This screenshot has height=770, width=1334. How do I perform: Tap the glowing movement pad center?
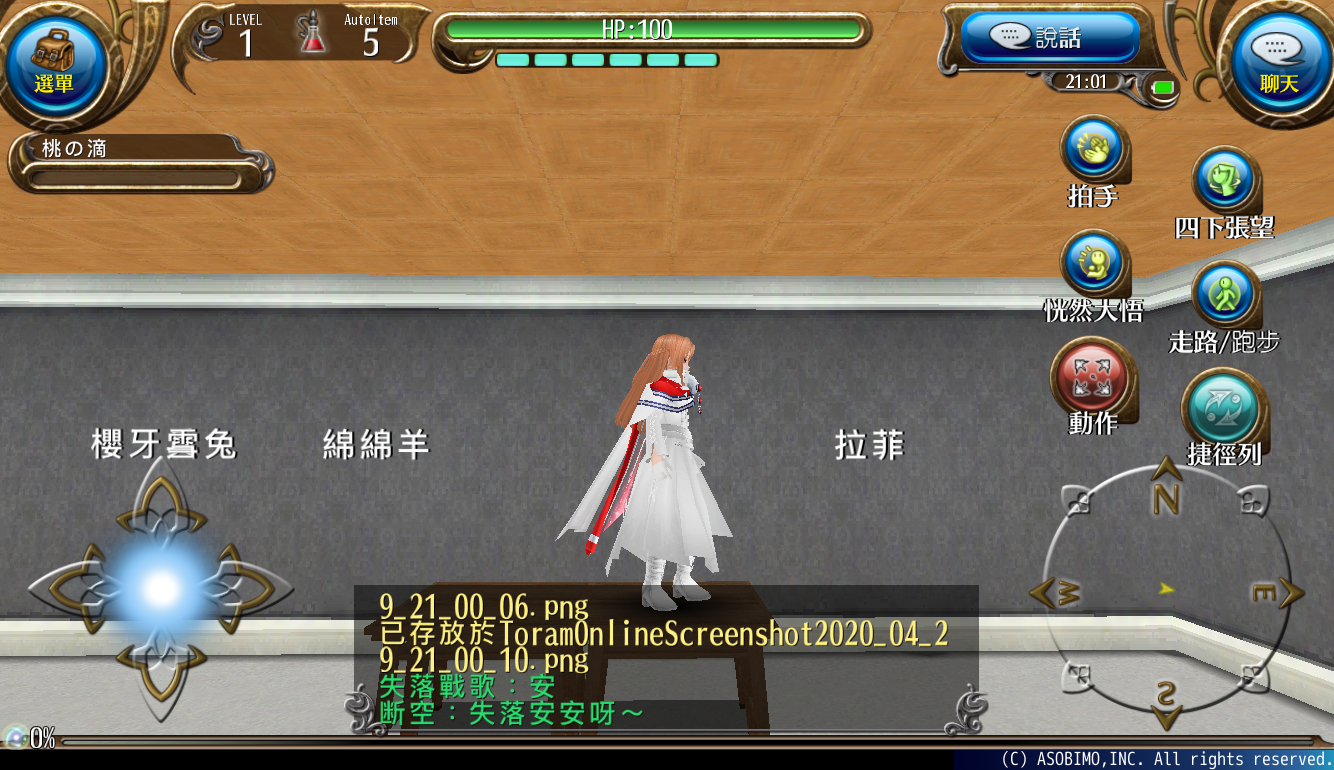tap(161, 590)
